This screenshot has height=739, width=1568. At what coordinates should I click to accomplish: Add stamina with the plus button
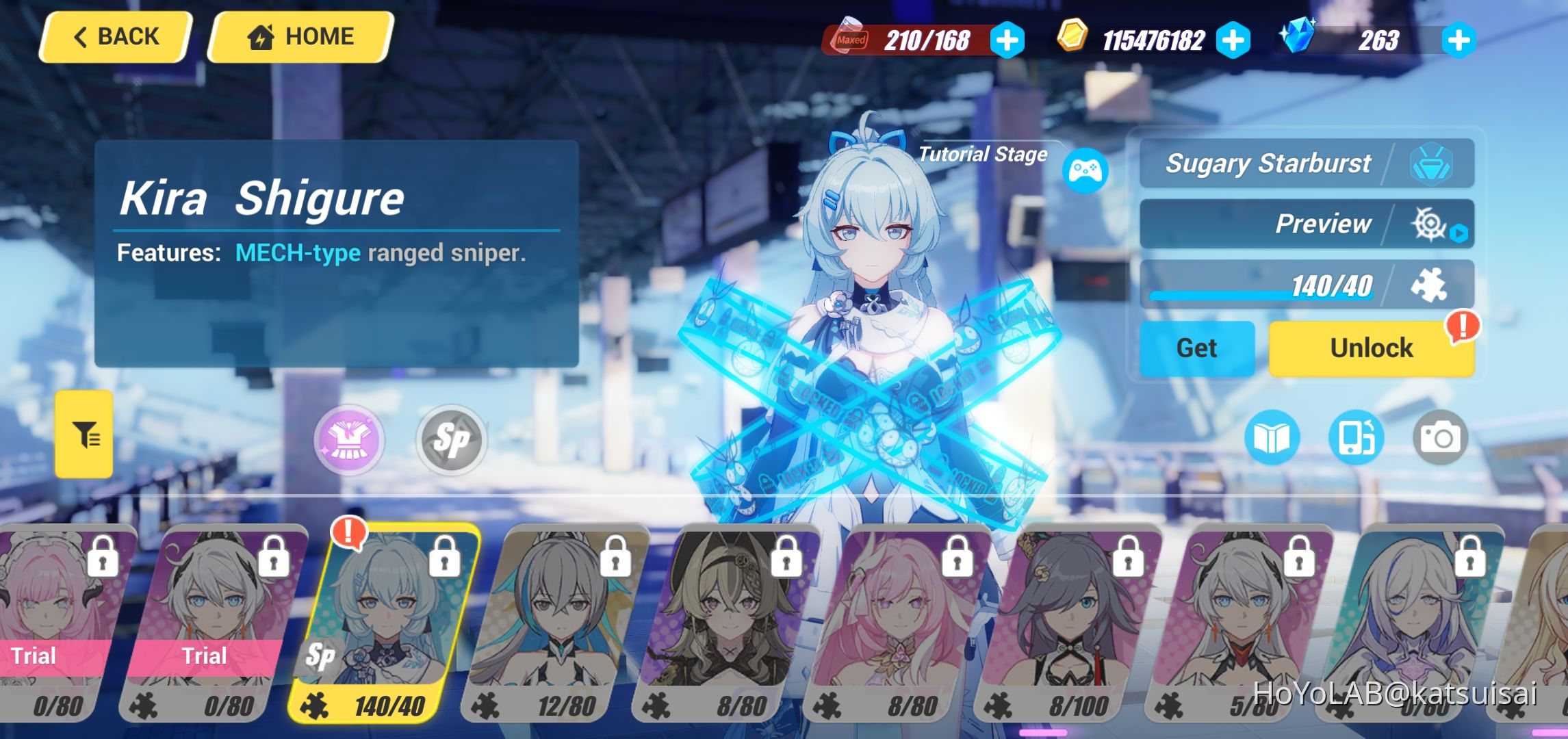(1006, 40)
